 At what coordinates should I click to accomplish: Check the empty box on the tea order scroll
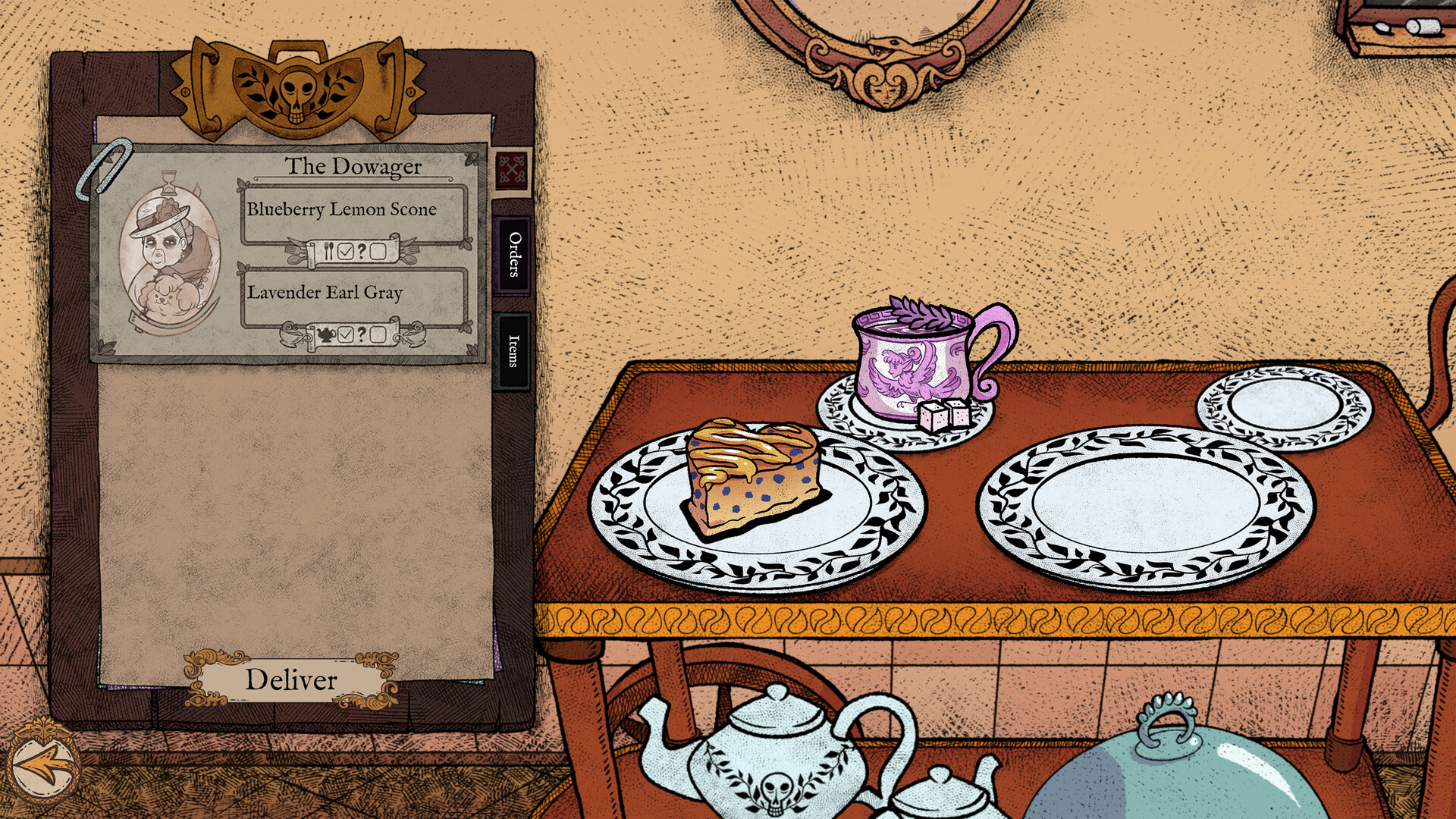pos(377,336)
